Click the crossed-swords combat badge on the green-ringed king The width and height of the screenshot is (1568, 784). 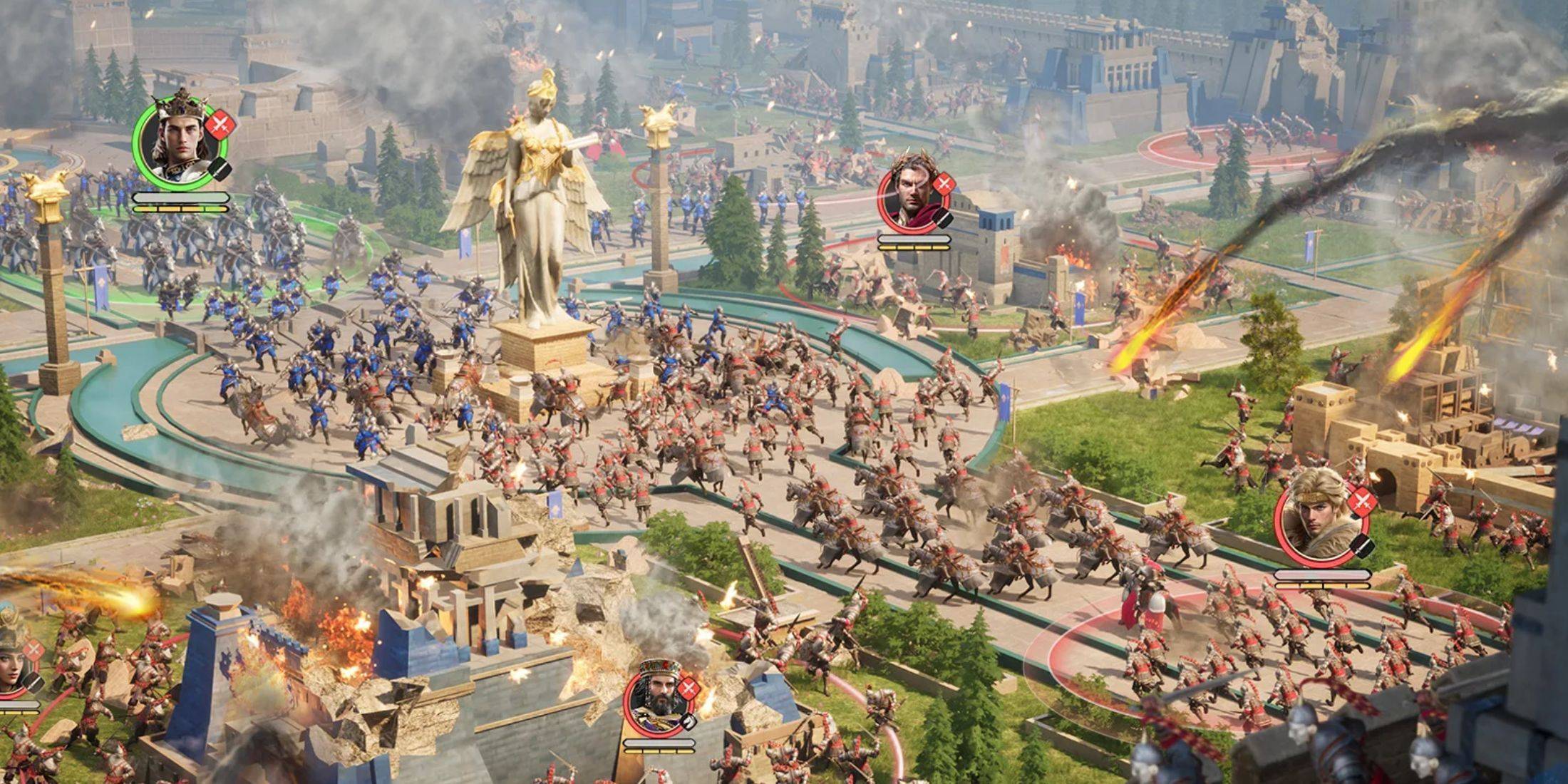(x=219, y=125)
